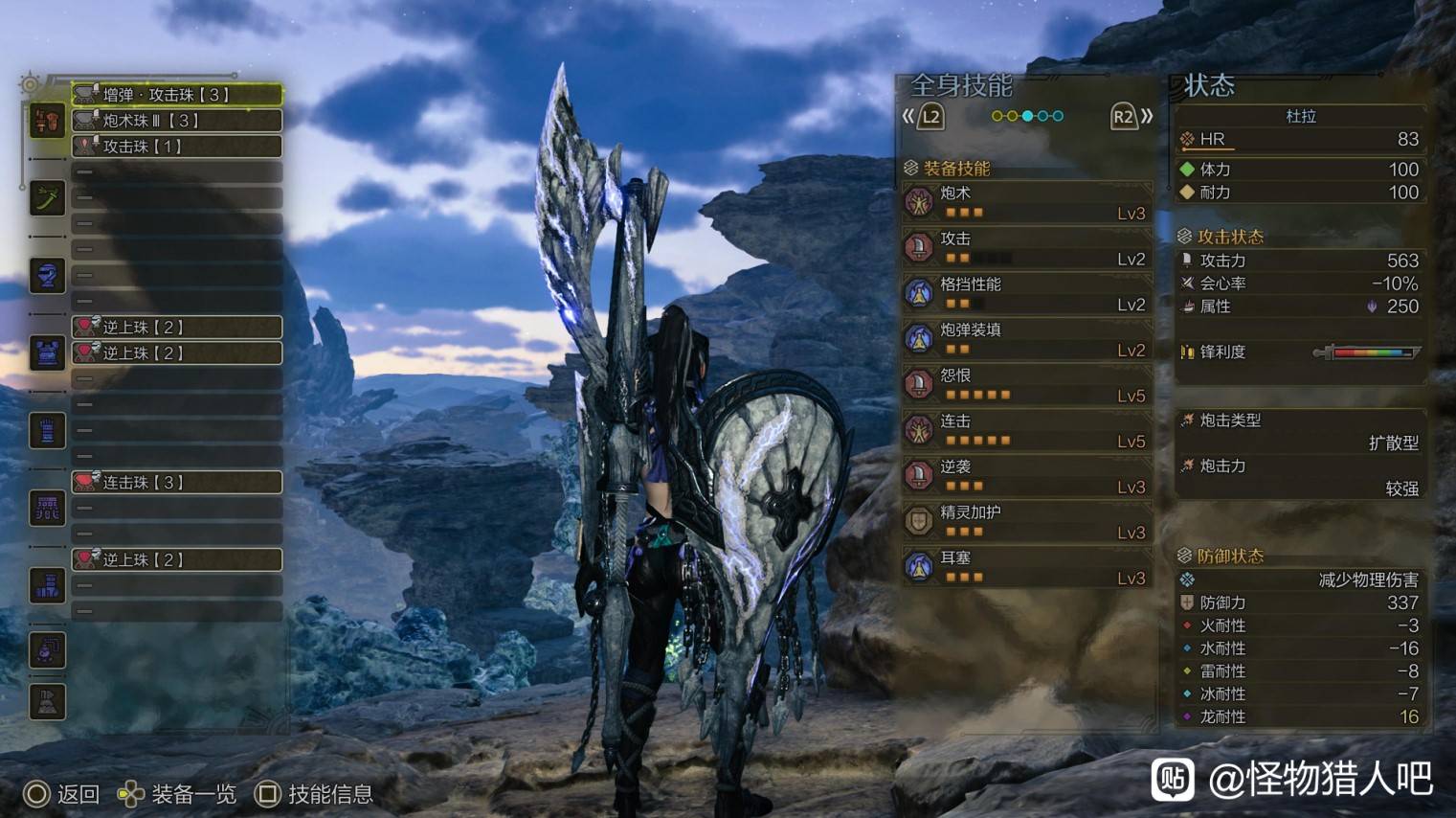Choose the helmet armor icon
Screen dimensions: 1456x818
coord(47,276)
